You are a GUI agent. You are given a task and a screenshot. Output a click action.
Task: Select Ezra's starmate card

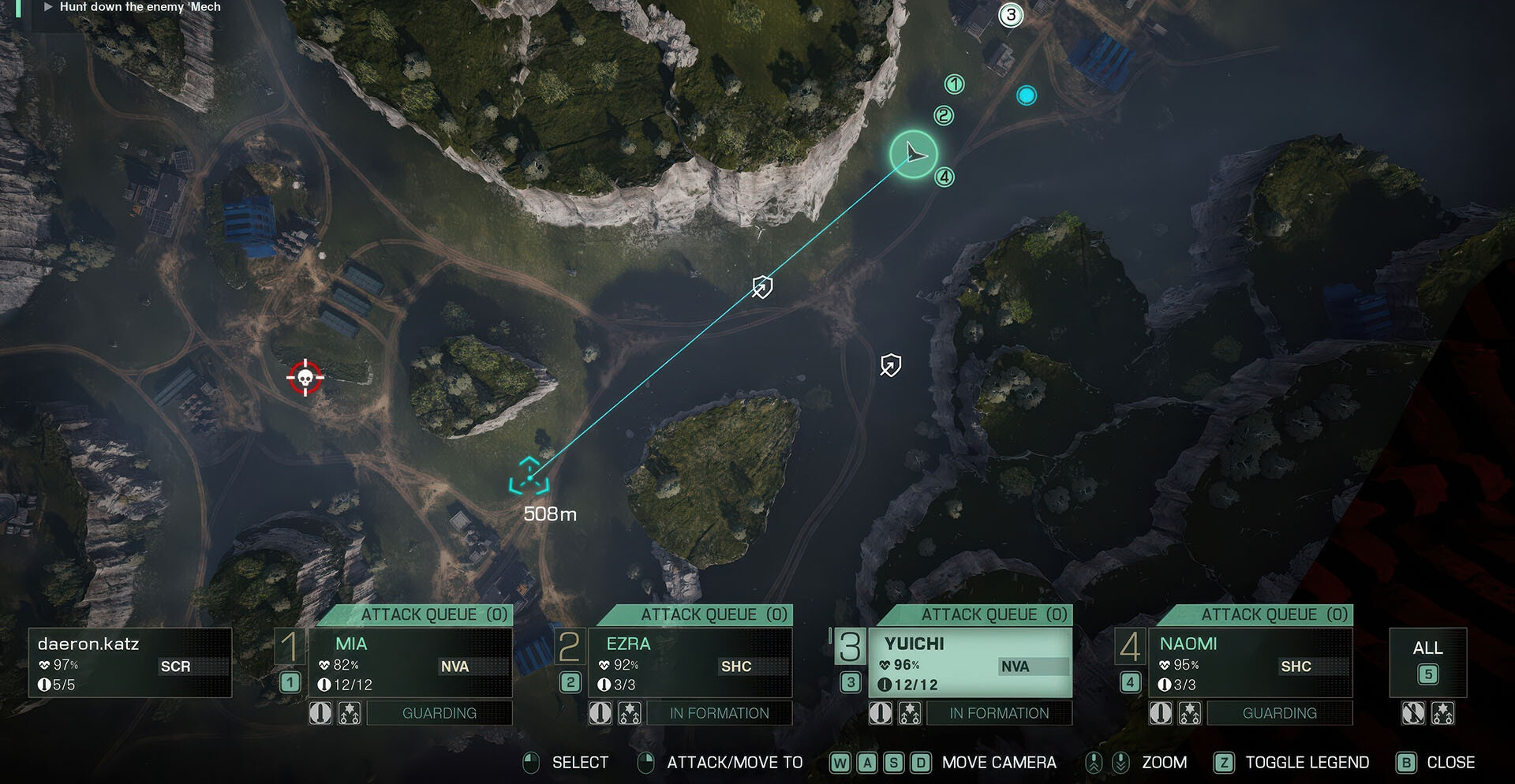[690, 663]
